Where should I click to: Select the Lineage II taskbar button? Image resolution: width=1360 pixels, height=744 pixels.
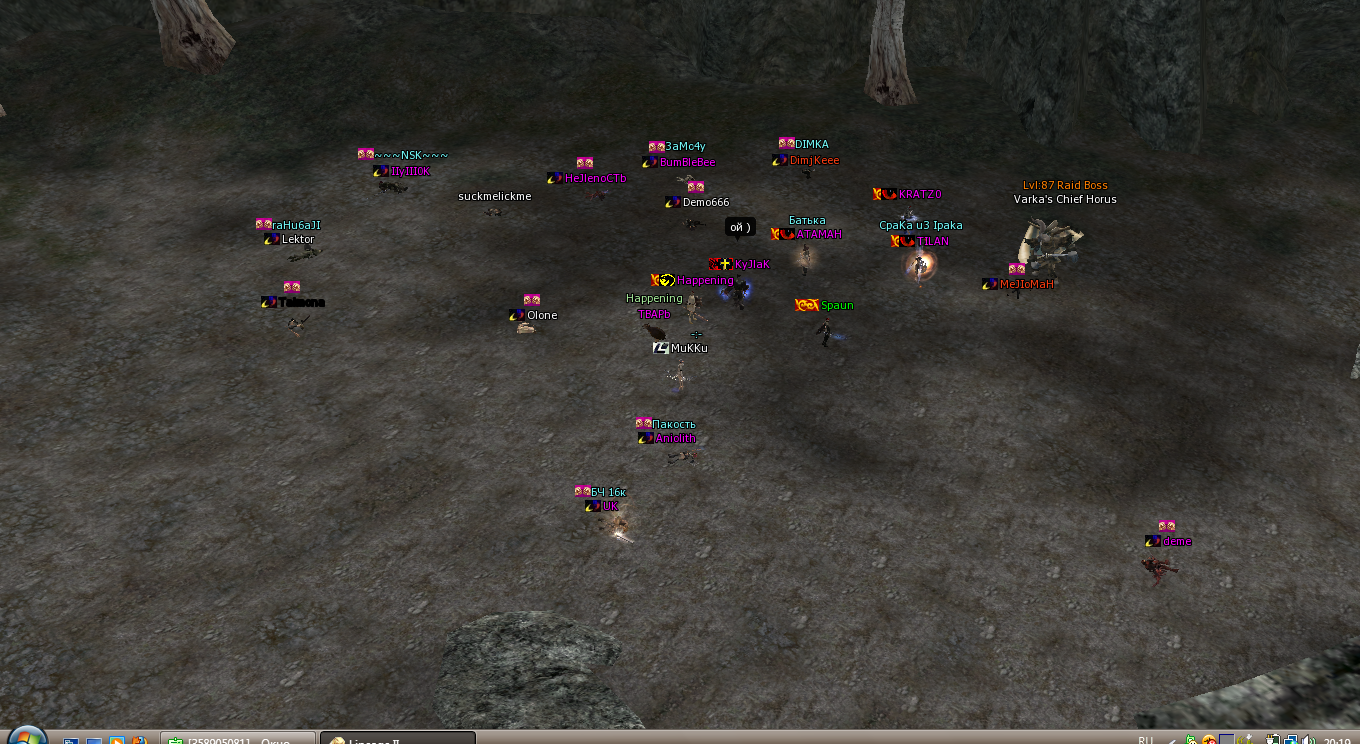click(397, 739)
